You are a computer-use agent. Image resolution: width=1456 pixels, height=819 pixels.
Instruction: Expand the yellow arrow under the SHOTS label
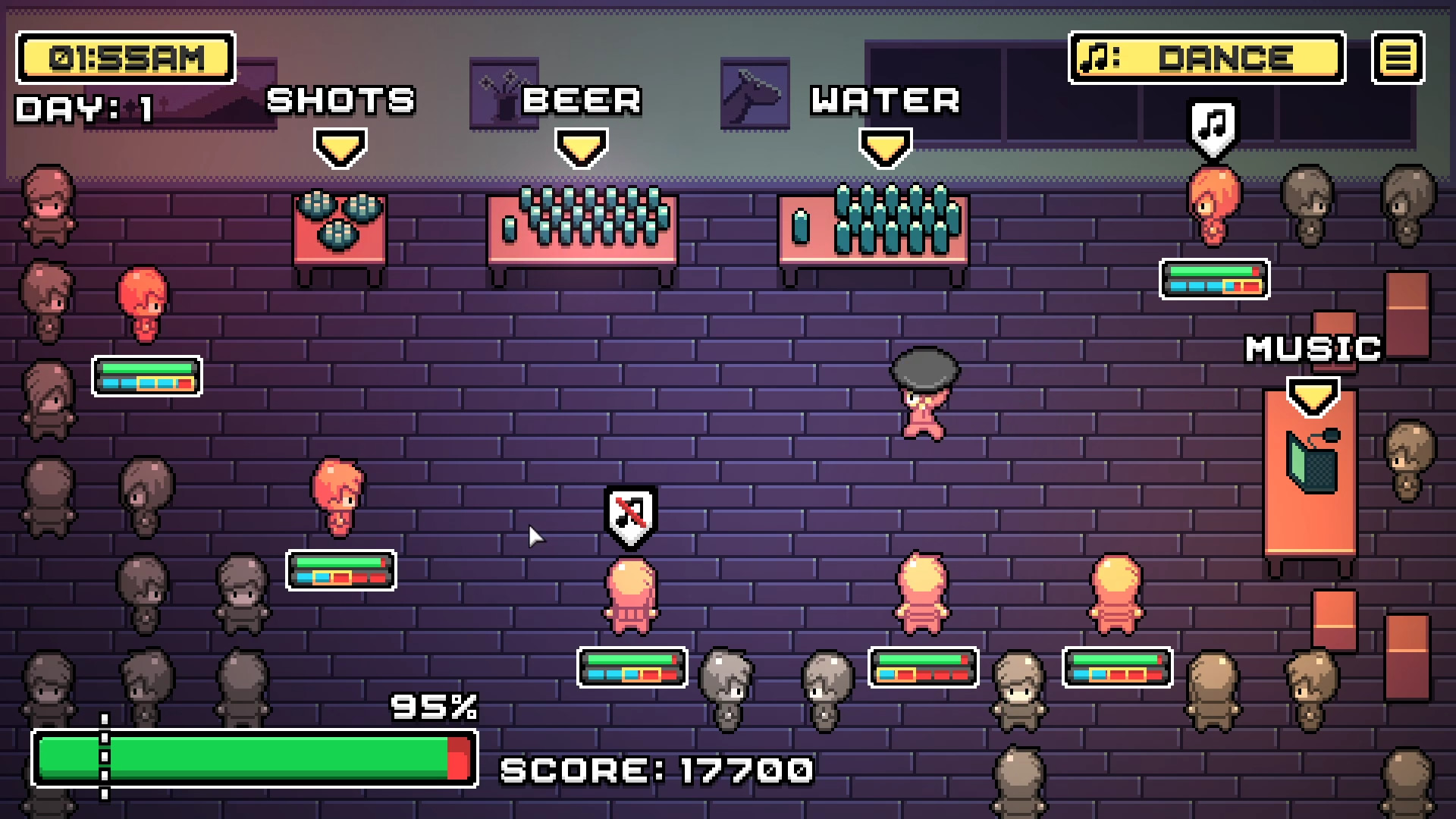click(x=340, y=146)
